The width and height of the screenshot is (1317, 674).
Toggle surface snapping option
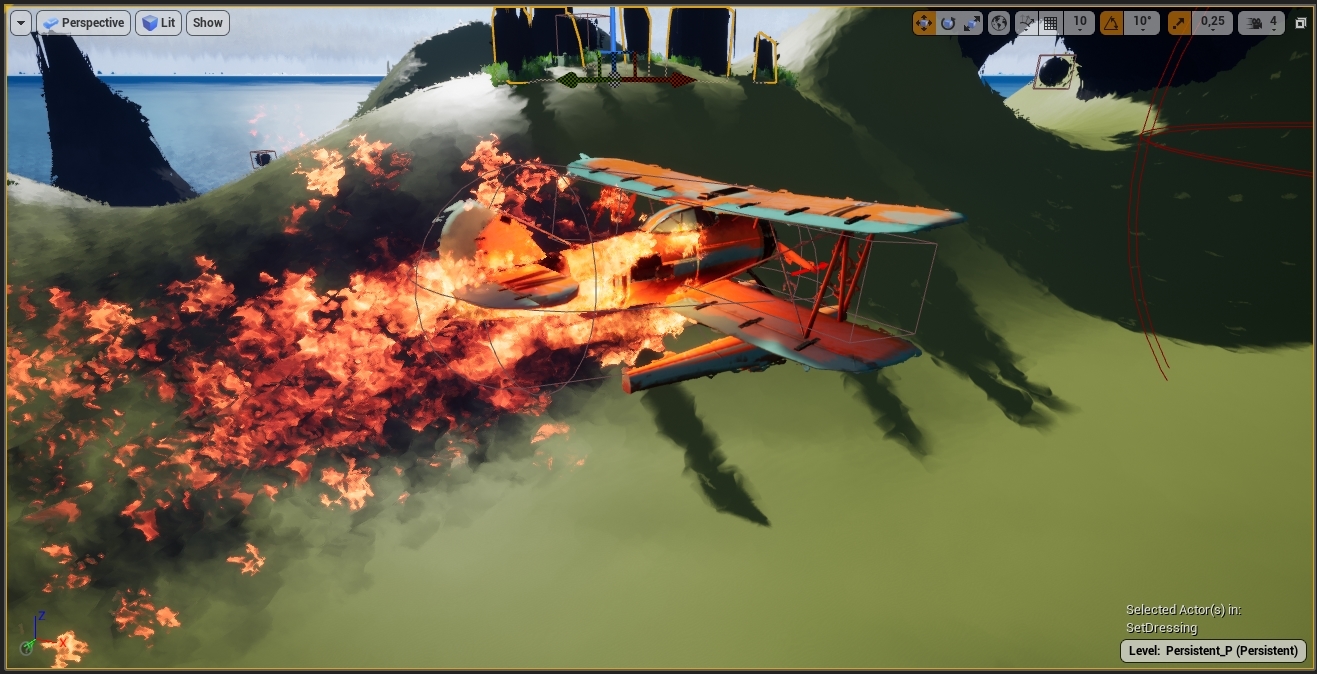pyautogui.click(x=1026, y=22)
